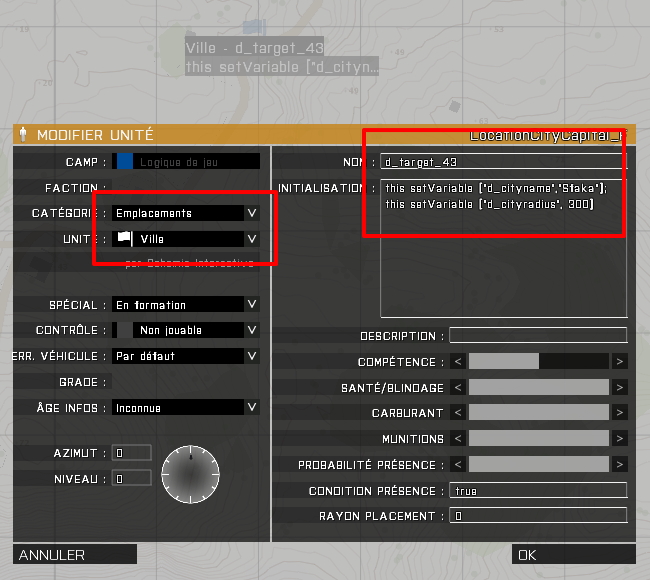Screen dimensions: 650x580
Task: Click the empty DESCRIPTION field
Action: tap(538, 336)
